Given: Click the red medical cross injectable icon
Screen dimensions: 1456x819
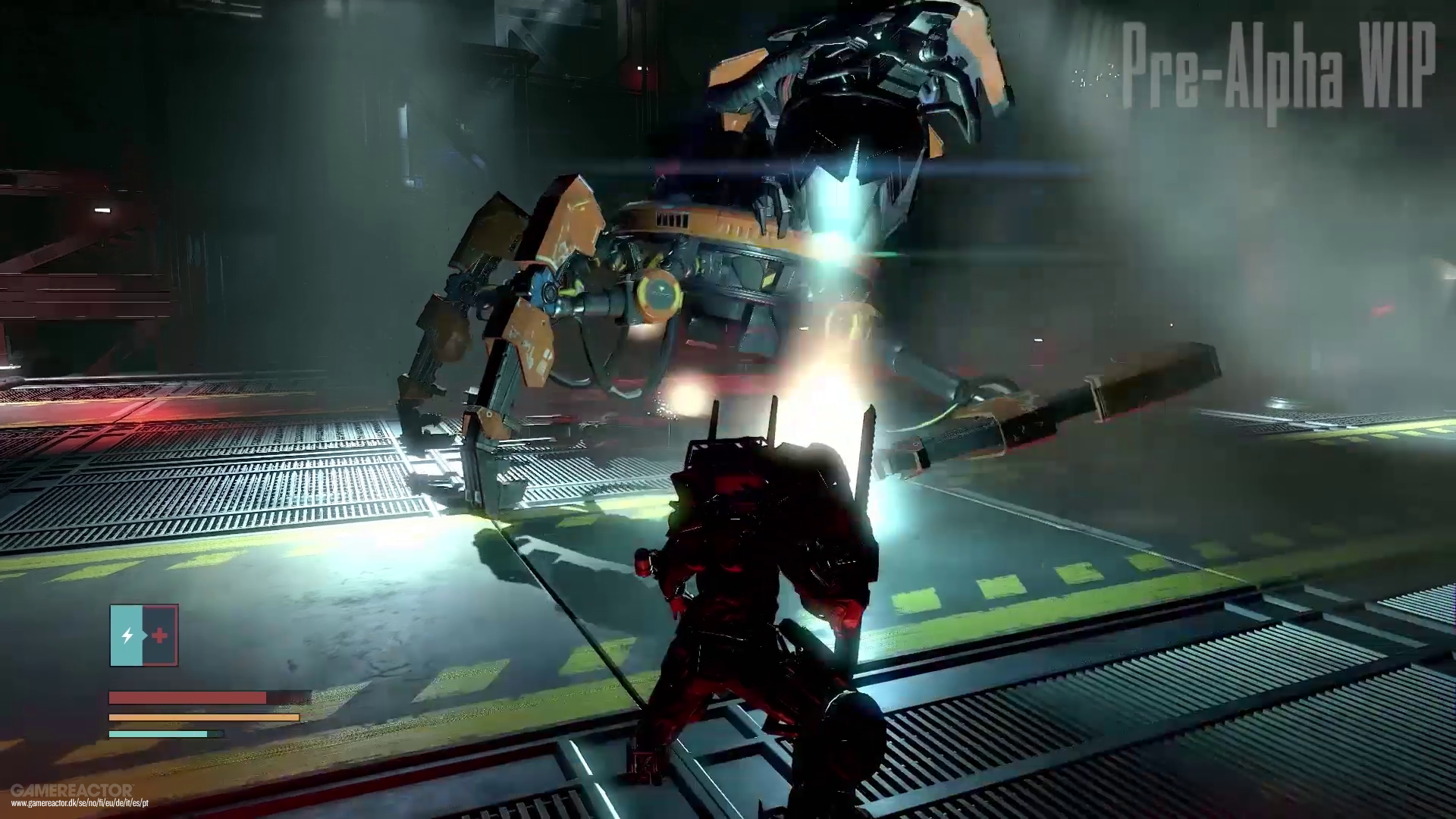Looking at the screenshot, I should click(160, 633).
